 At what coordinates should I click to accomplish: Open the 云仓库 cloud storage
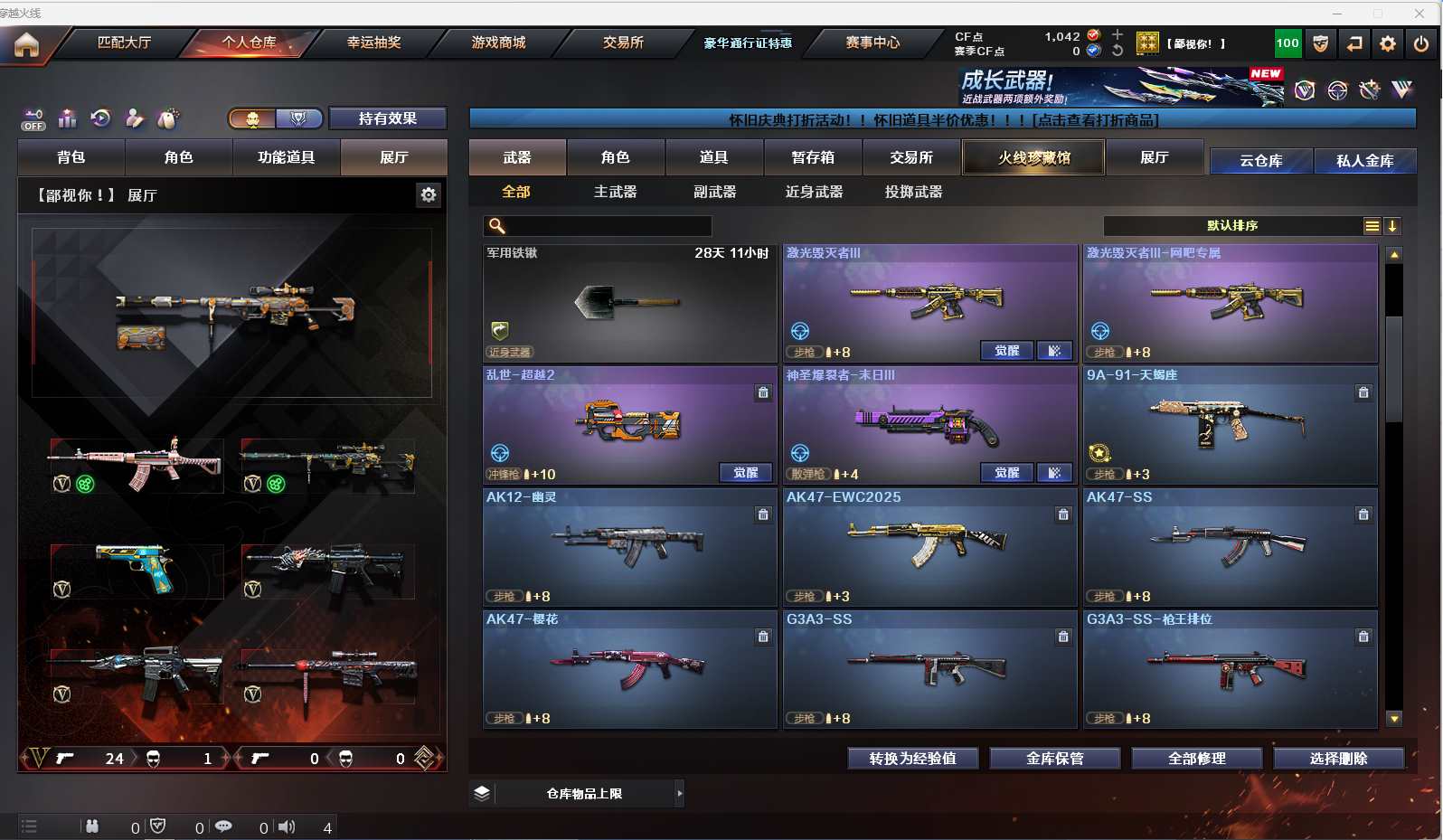coord(1260,161)
